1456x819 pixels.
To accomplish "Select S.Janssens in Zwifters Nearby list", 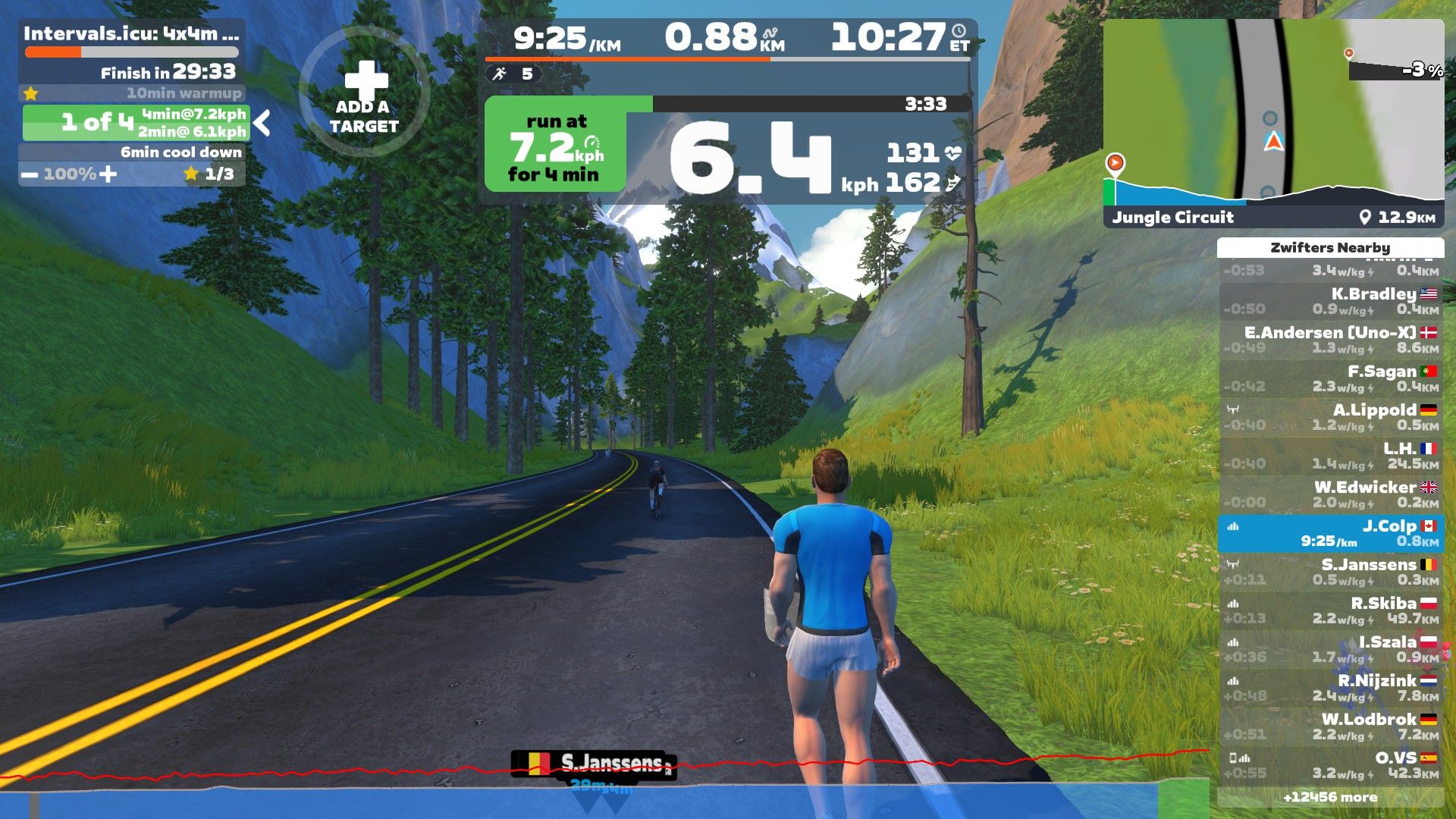I will coord(1331,572).
